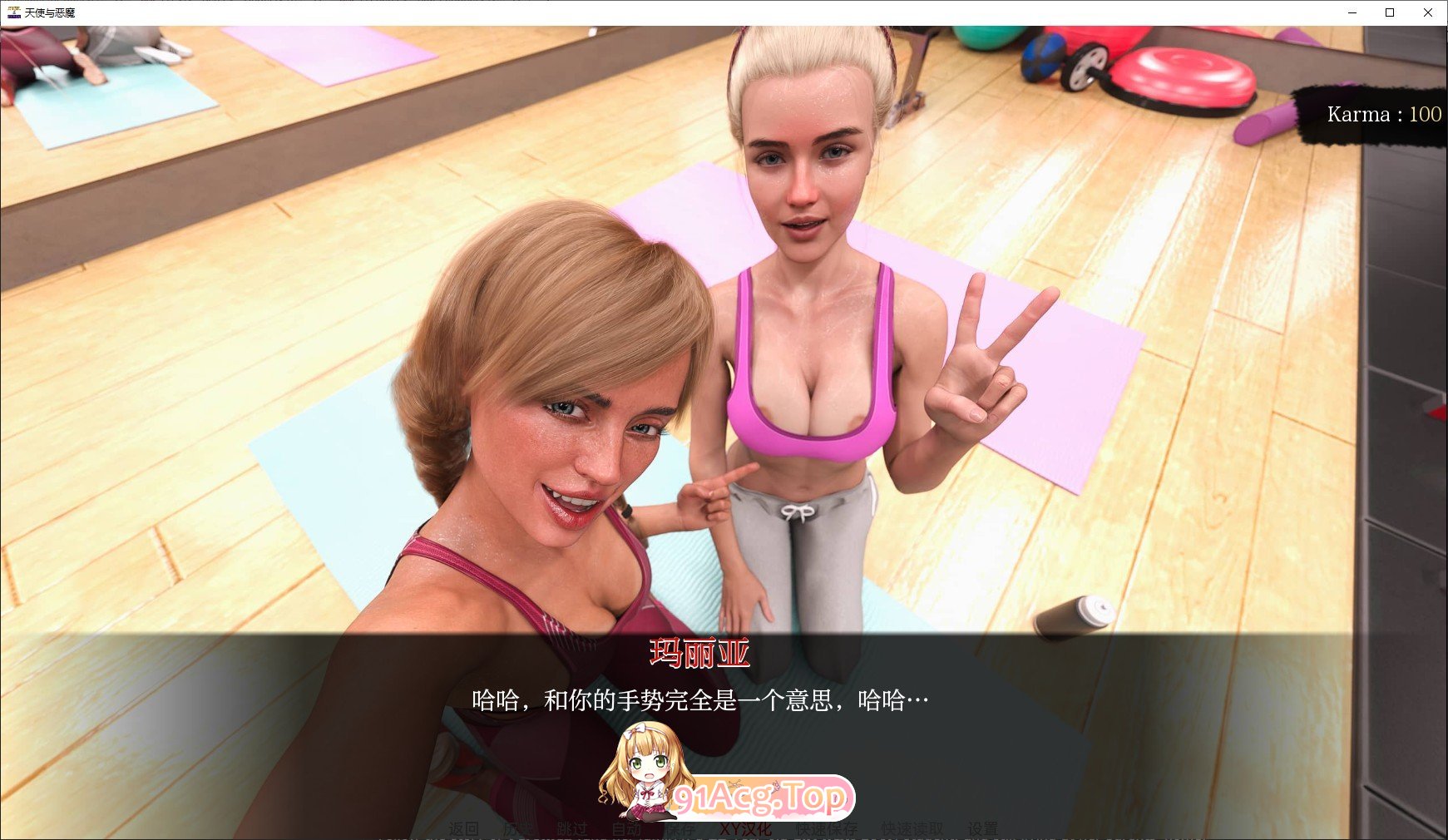Maximize the game window
This screenshot has height=840, width=1448.
coord(1391,12)
